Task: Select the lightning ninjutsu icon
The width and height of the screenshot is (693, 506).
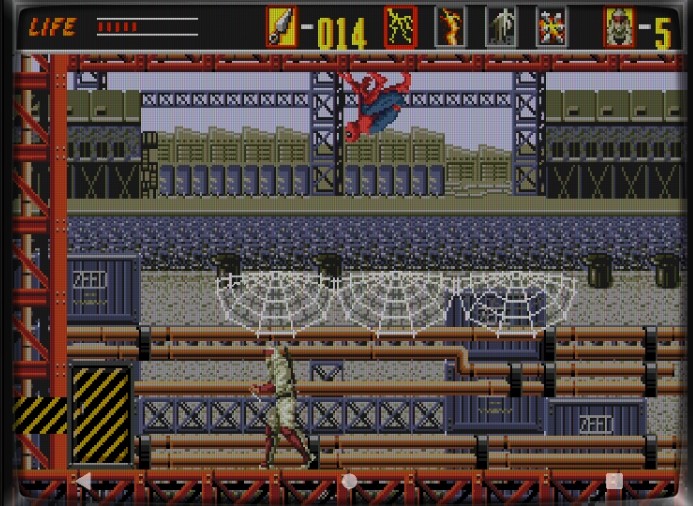Action: pyautogui.click(x=401, y=27)
